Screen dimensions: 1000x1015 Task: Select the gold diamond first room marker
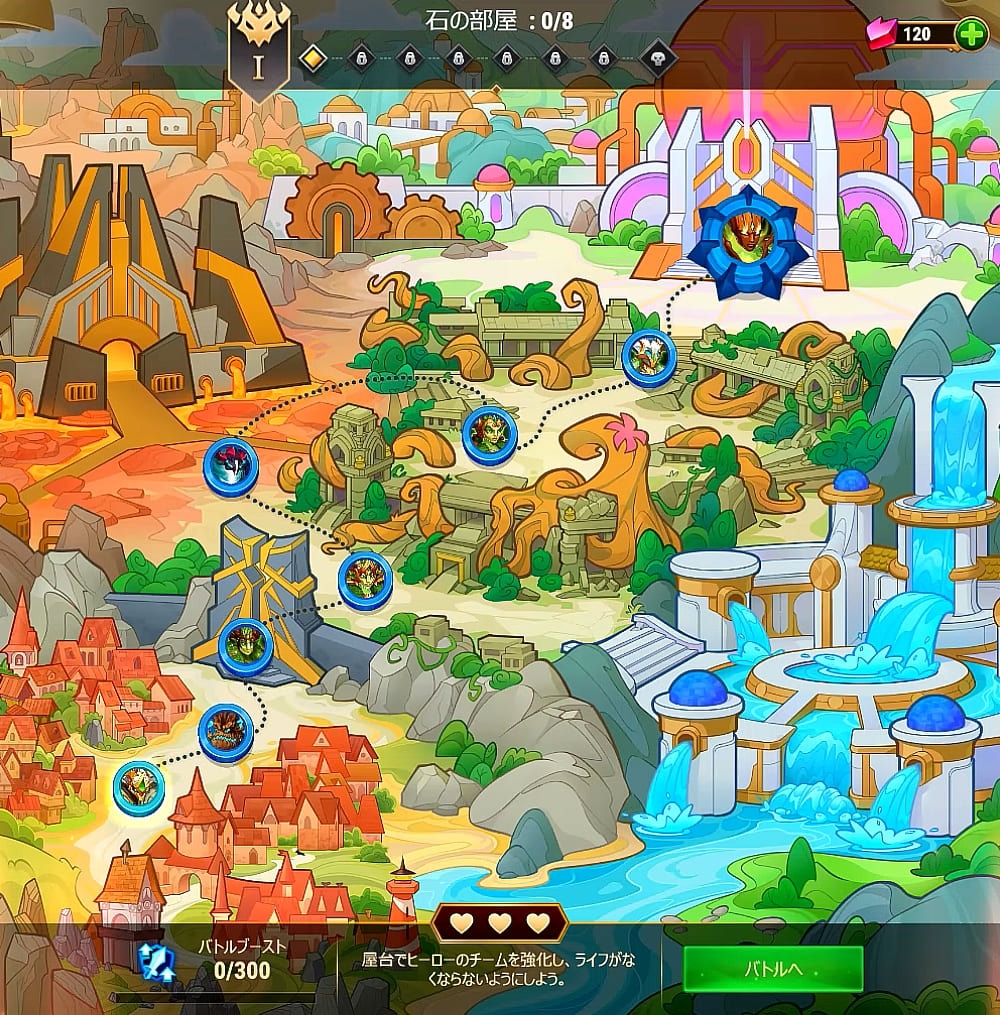click(313, 58)
